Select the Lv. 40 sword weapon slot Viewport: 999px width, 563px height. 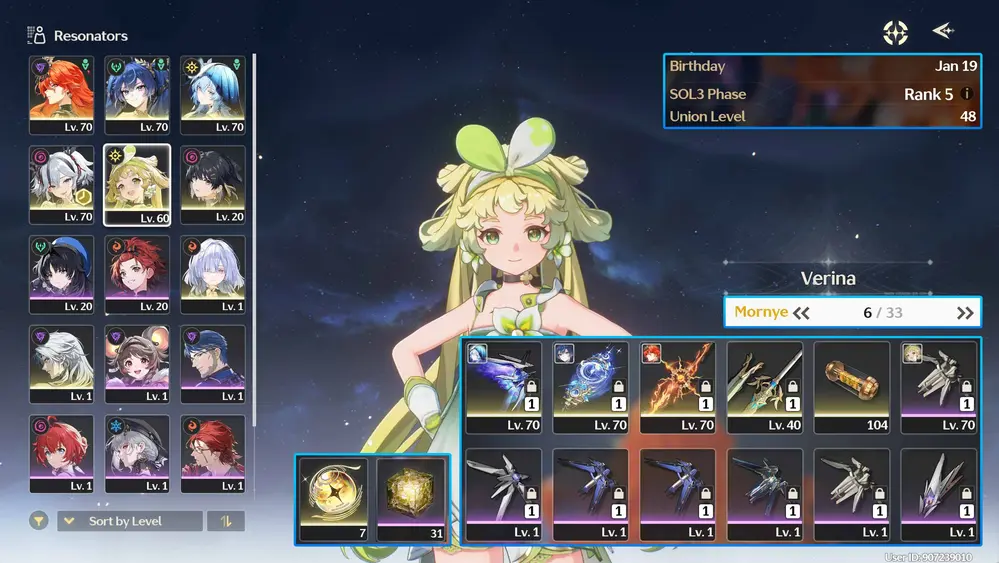tap(764, 386)
